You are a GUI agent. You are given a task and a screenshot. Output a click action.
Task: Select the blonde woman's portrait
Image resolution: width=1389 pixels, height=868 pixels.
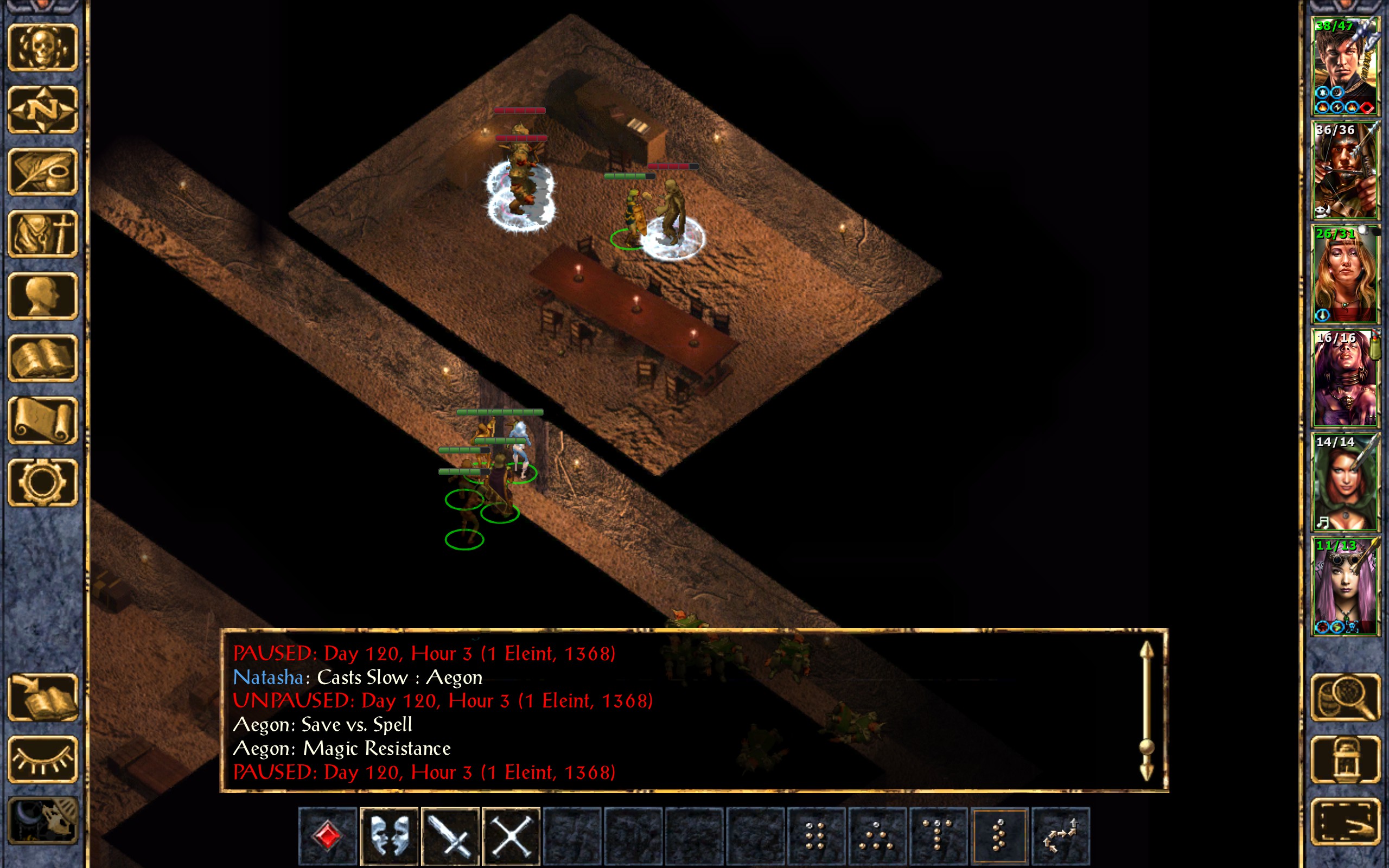(x=1345, y=275)
